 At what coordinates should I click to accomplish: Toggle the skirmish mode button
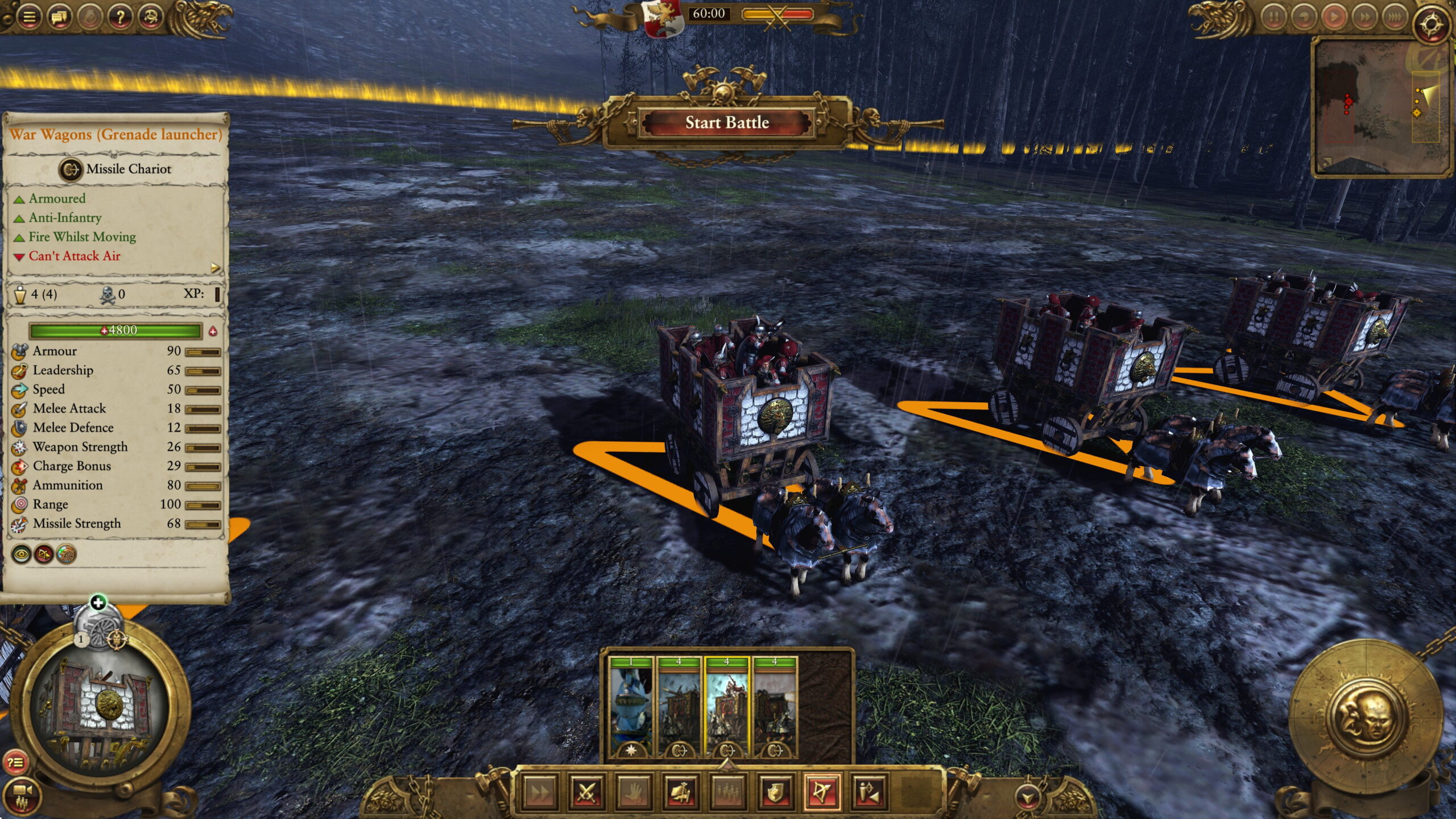870,791
